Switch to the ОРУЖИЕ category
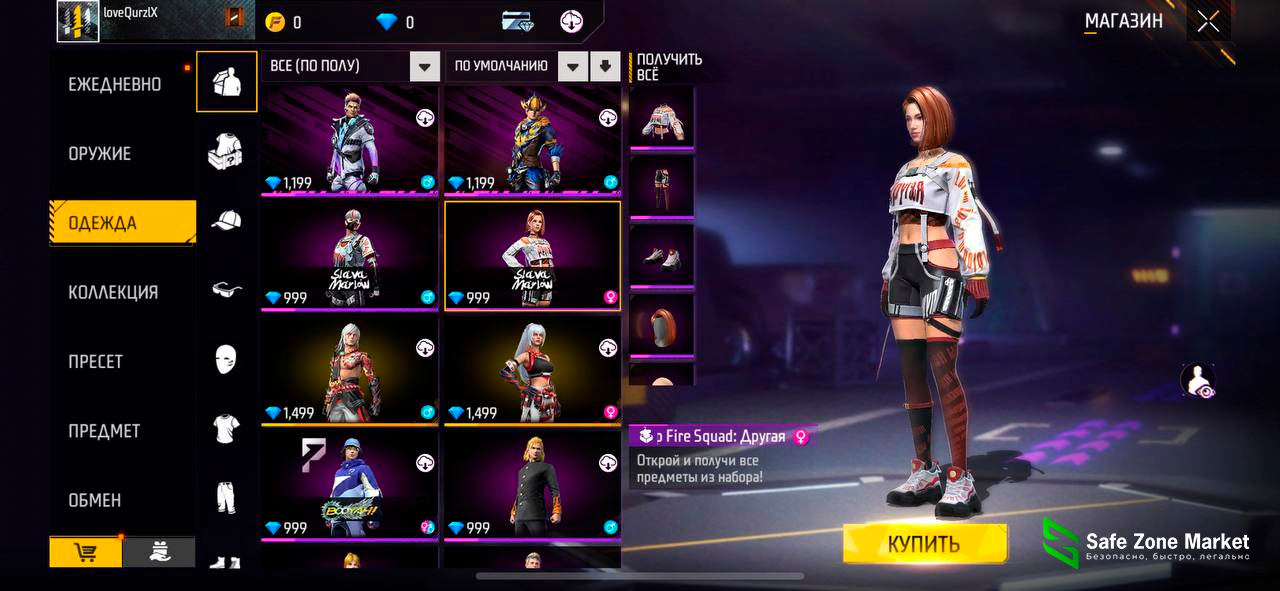The height and width of the screenshot is (591, 1280). click(100, 154)
